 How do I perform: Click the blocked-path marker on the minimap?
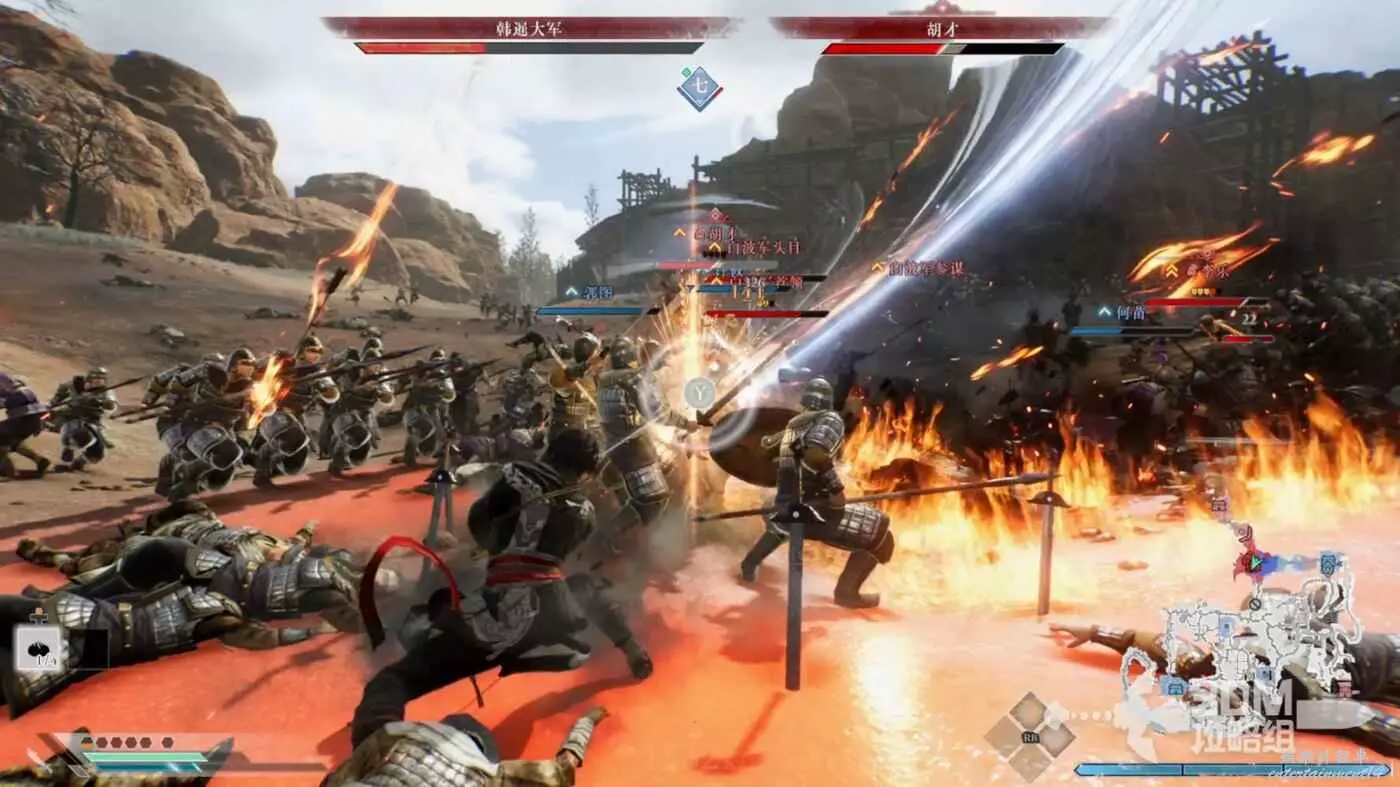pyautogui.click(x=1256, y=604)
